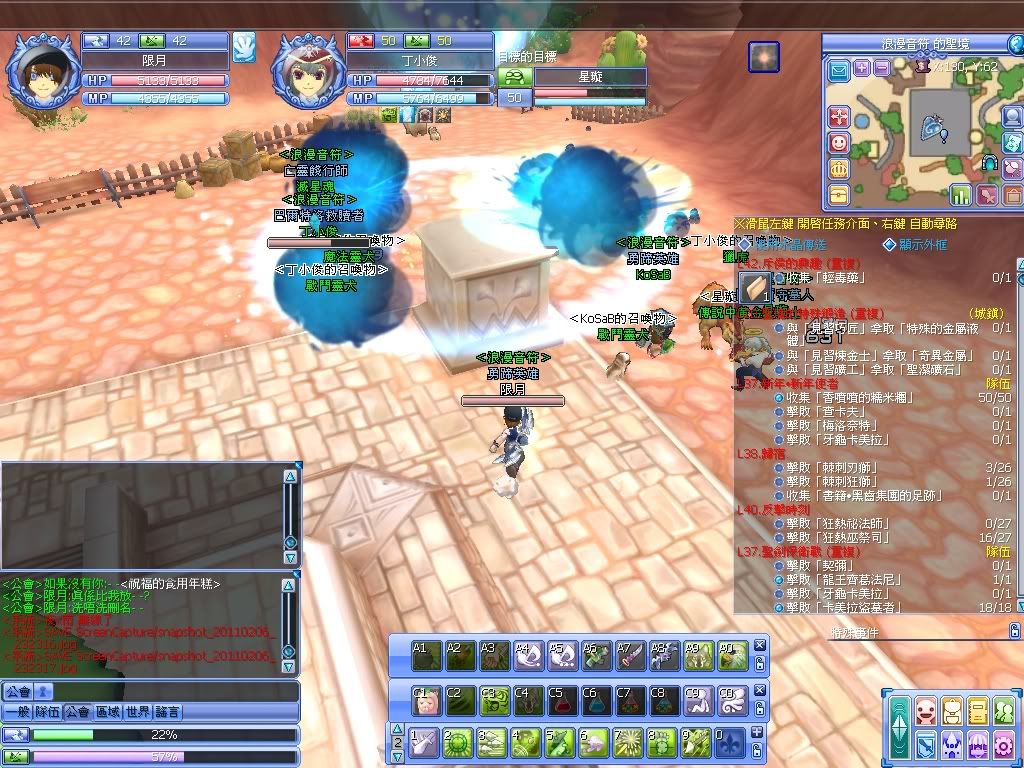This screenshot has height=768, width=1024.
Task: Open the mail envelope icon on minimap
Action: pyautogui.click(x=838, y=69)
